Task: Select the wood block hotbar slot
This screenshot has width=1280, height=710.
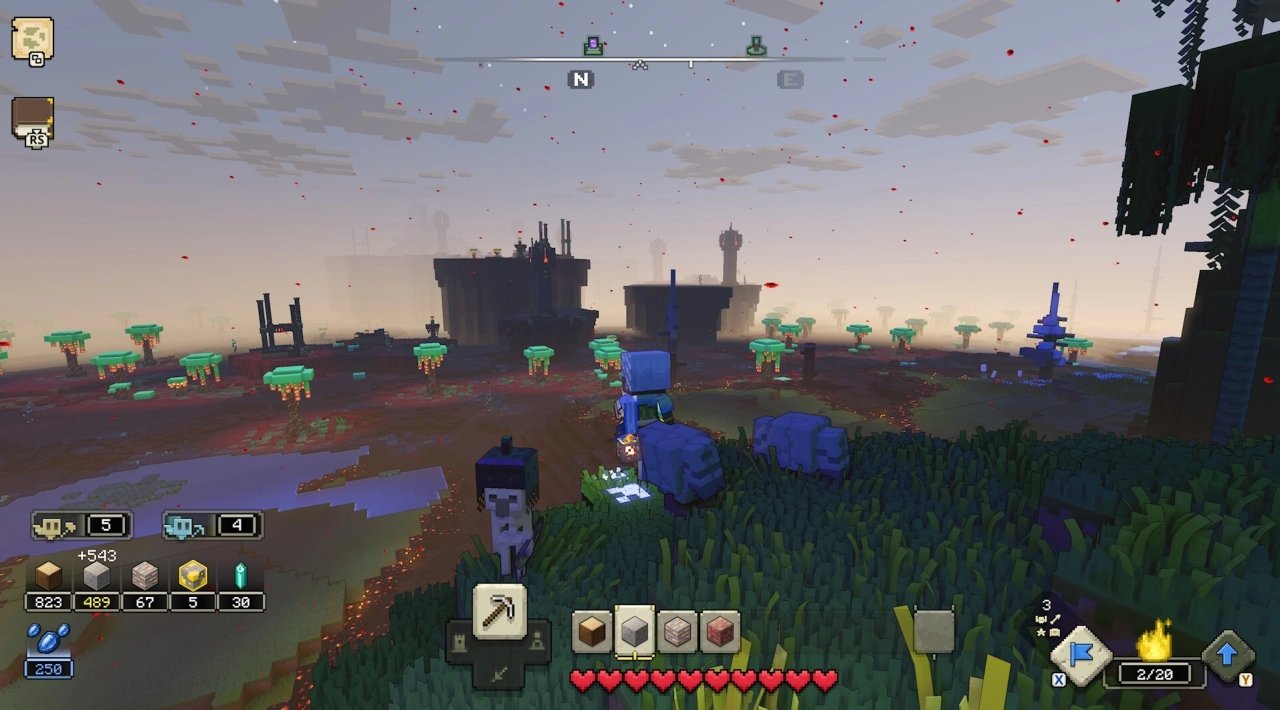Action: (x=591, y=632)
